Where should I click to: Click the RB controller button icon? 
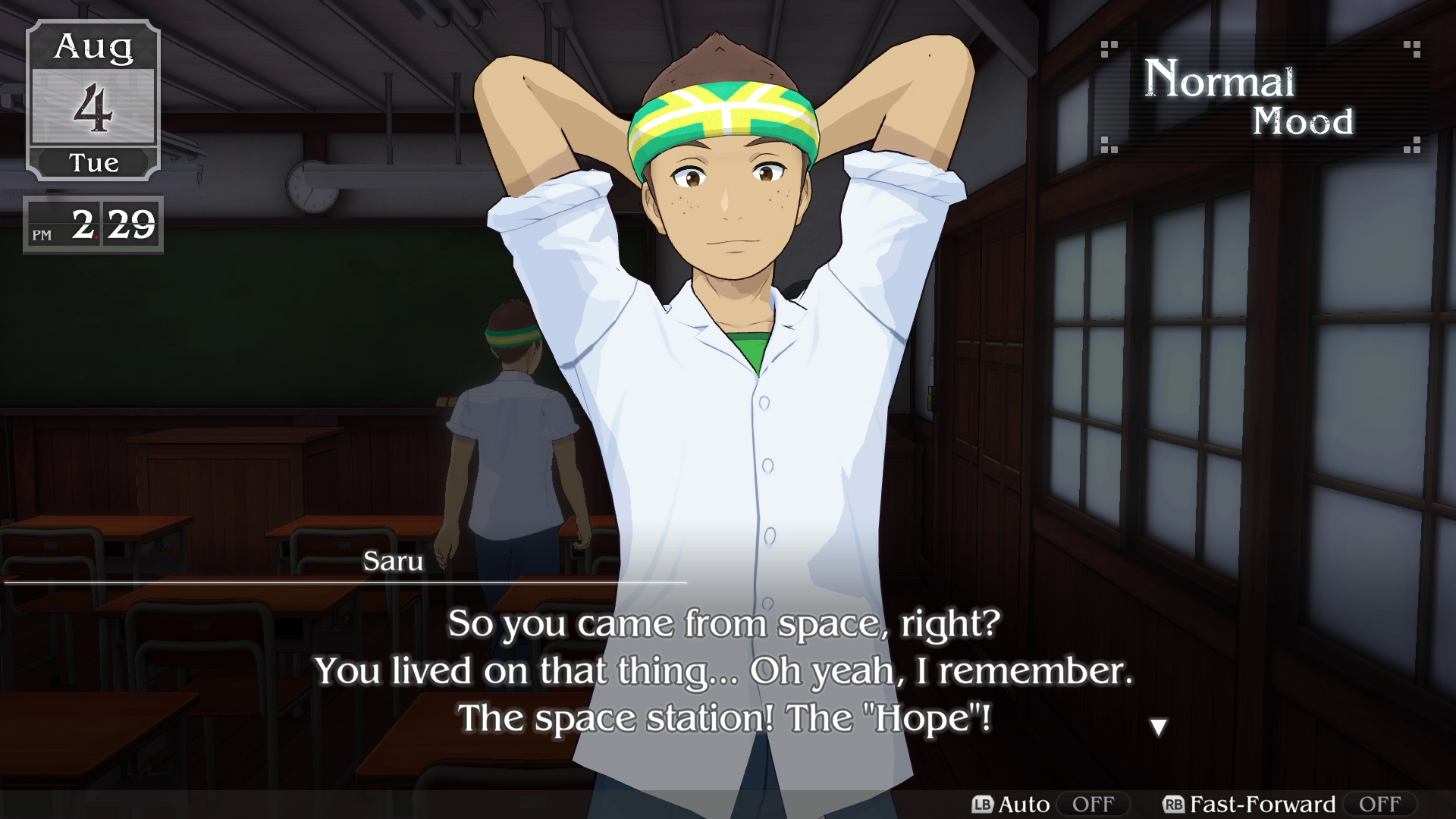click(1175, 805)
